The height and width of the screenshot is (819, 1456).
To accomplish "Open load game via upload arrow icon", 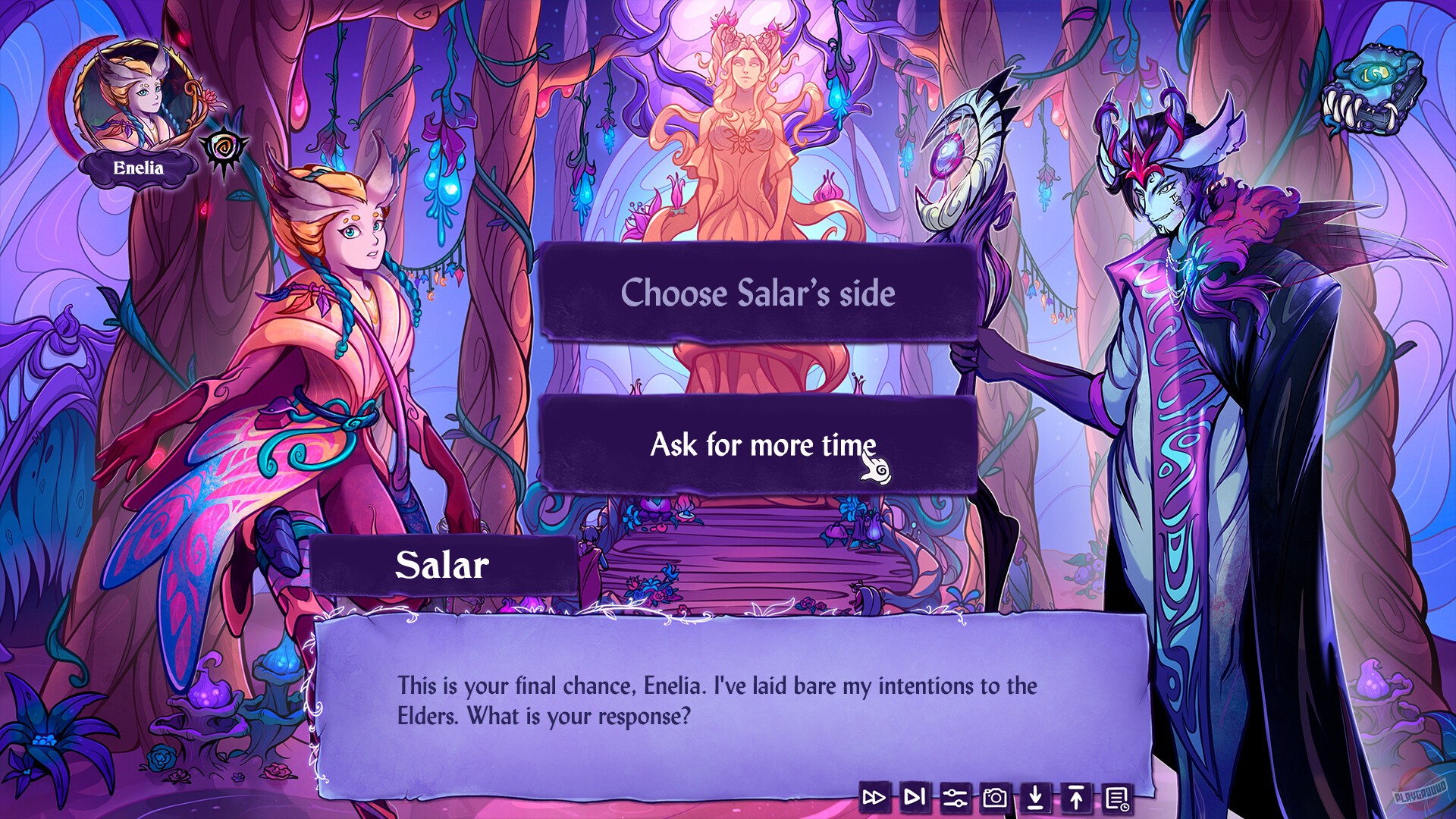I will point(1075,797).
